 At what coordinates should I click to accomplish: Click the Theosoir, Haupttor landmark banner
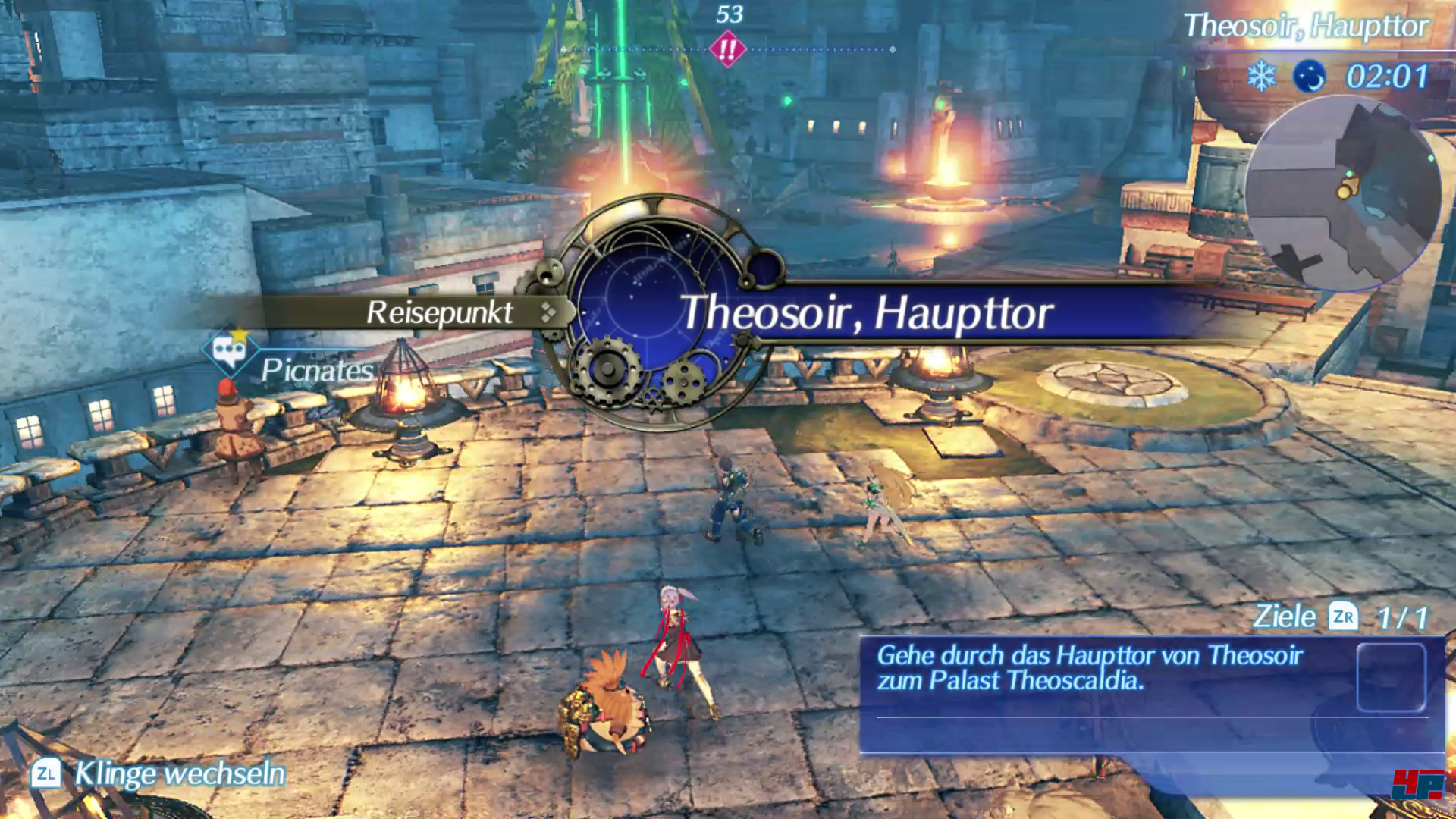click(x=866, y=313)
